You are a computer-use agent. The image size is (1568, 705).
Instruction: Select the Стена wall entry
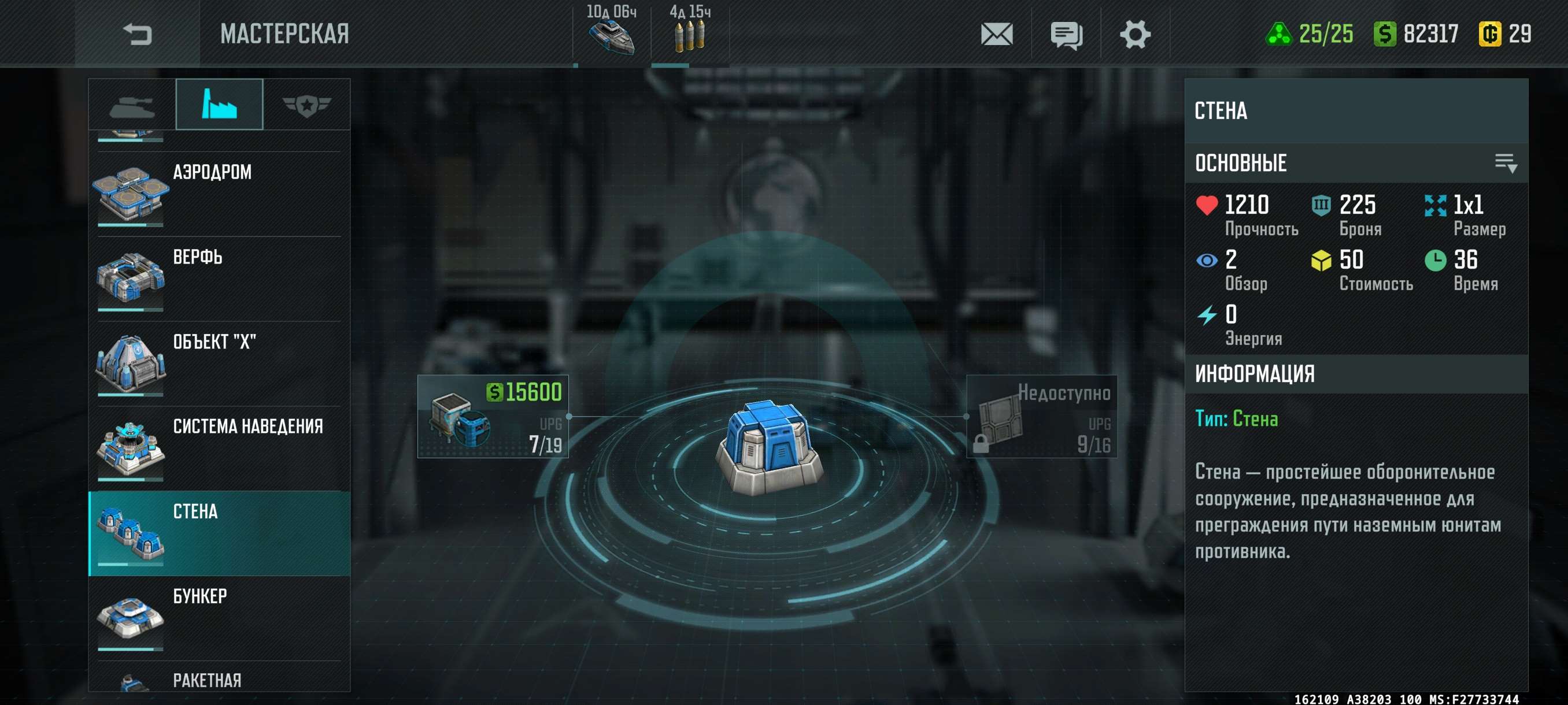point(219,533)
